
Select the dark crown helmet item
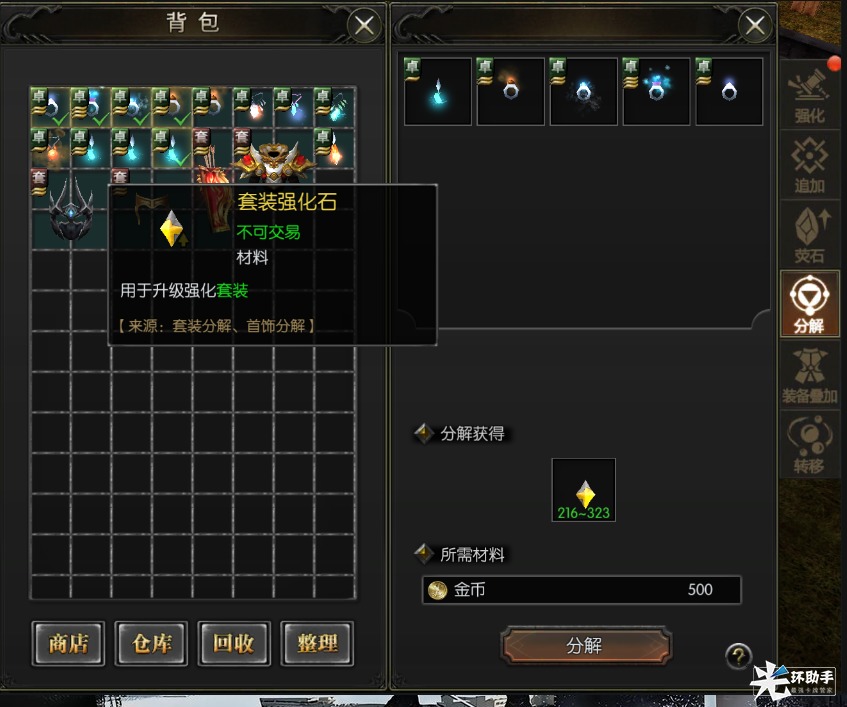[x=68, y=207]
